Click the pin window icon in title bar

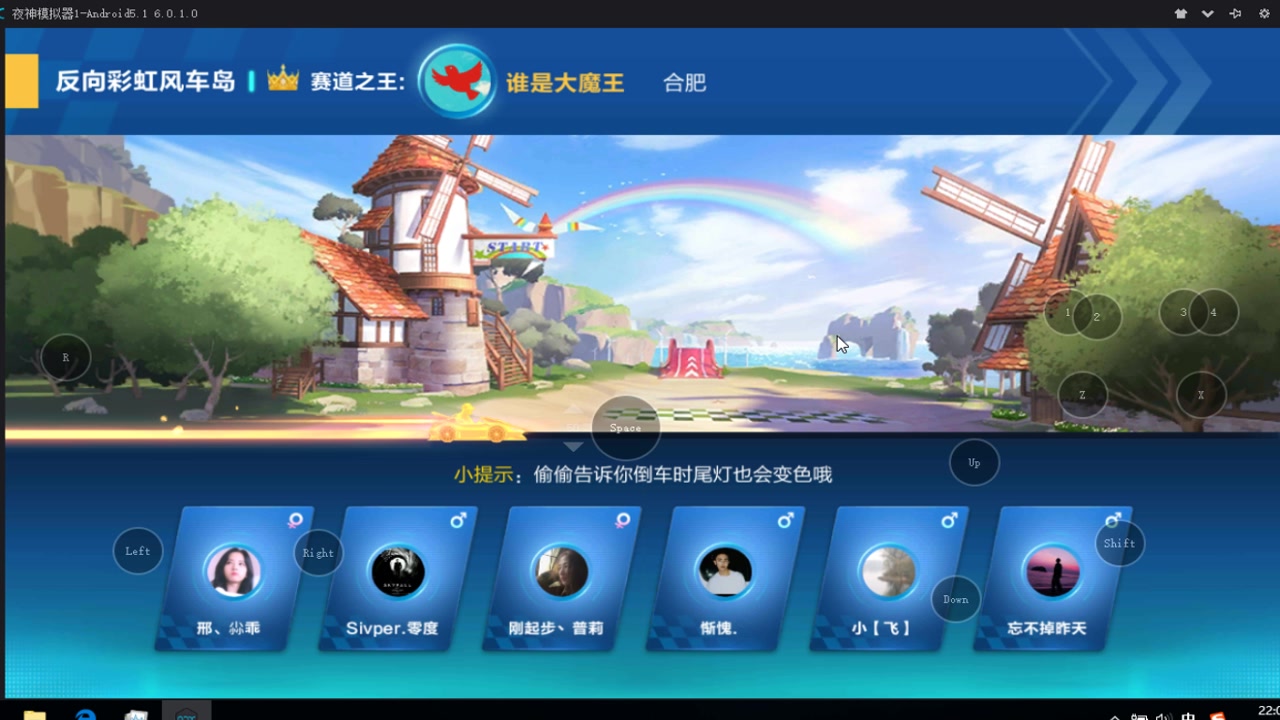tap(1233, 13)
